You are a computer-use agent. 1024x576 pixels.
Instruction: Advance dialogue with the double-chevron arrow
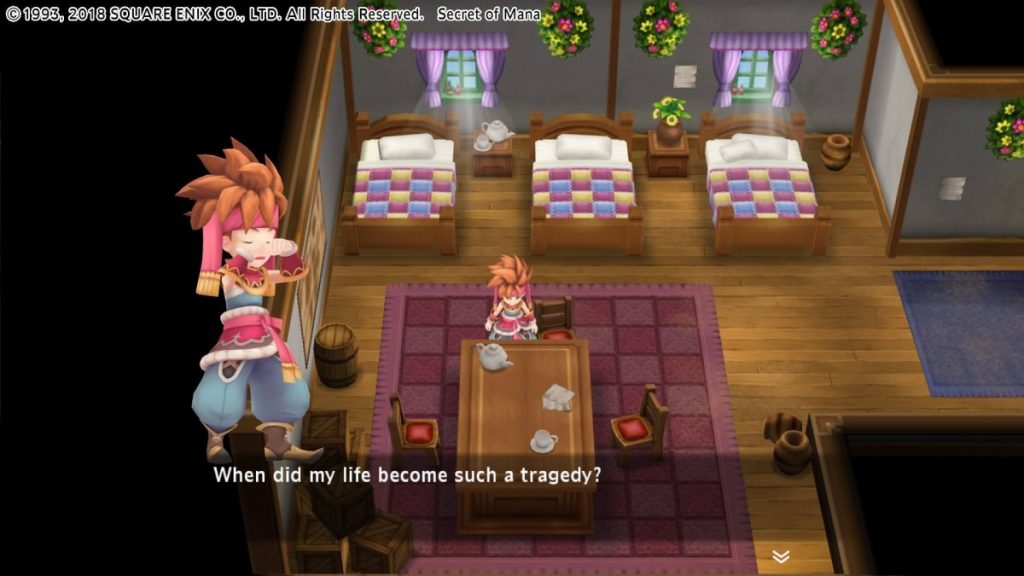pyautogui.click(x=781, y=556)
